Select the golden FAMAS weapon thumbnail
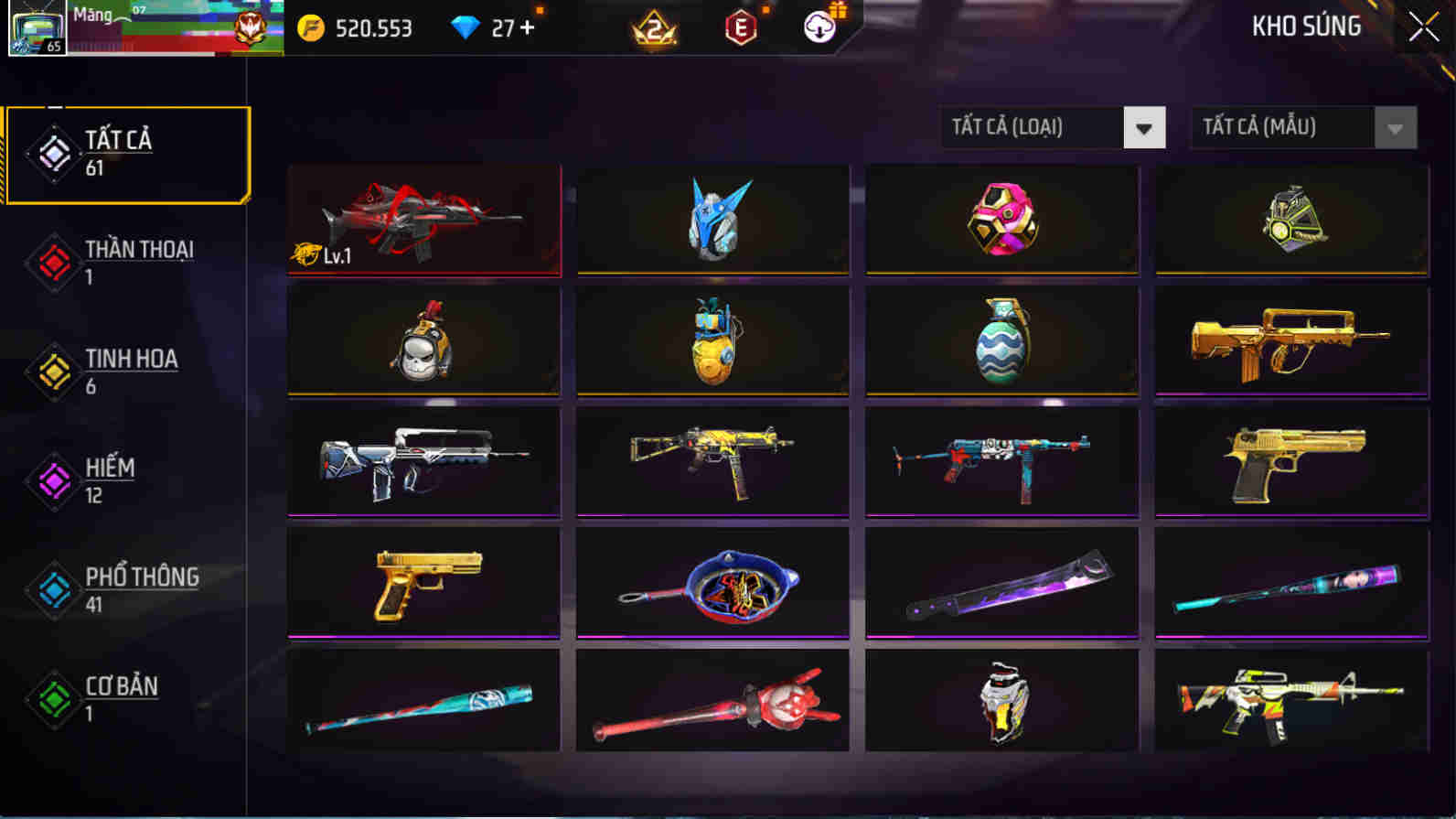Screen dimensions: 1456x819 (1290, 341)
